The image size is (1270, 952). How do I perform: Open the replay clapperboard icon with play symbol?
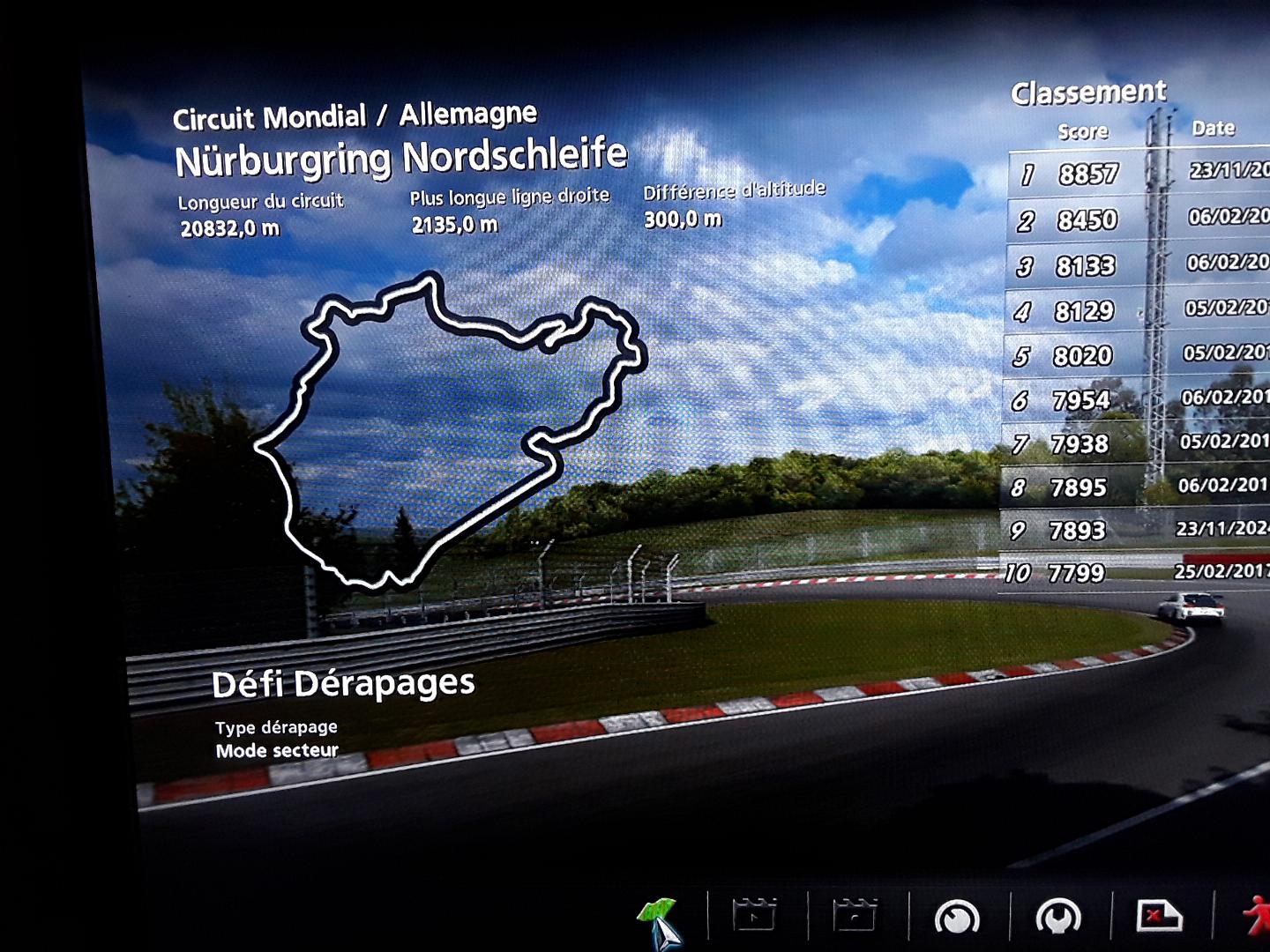pyautogui.click(x=754, y=916)
